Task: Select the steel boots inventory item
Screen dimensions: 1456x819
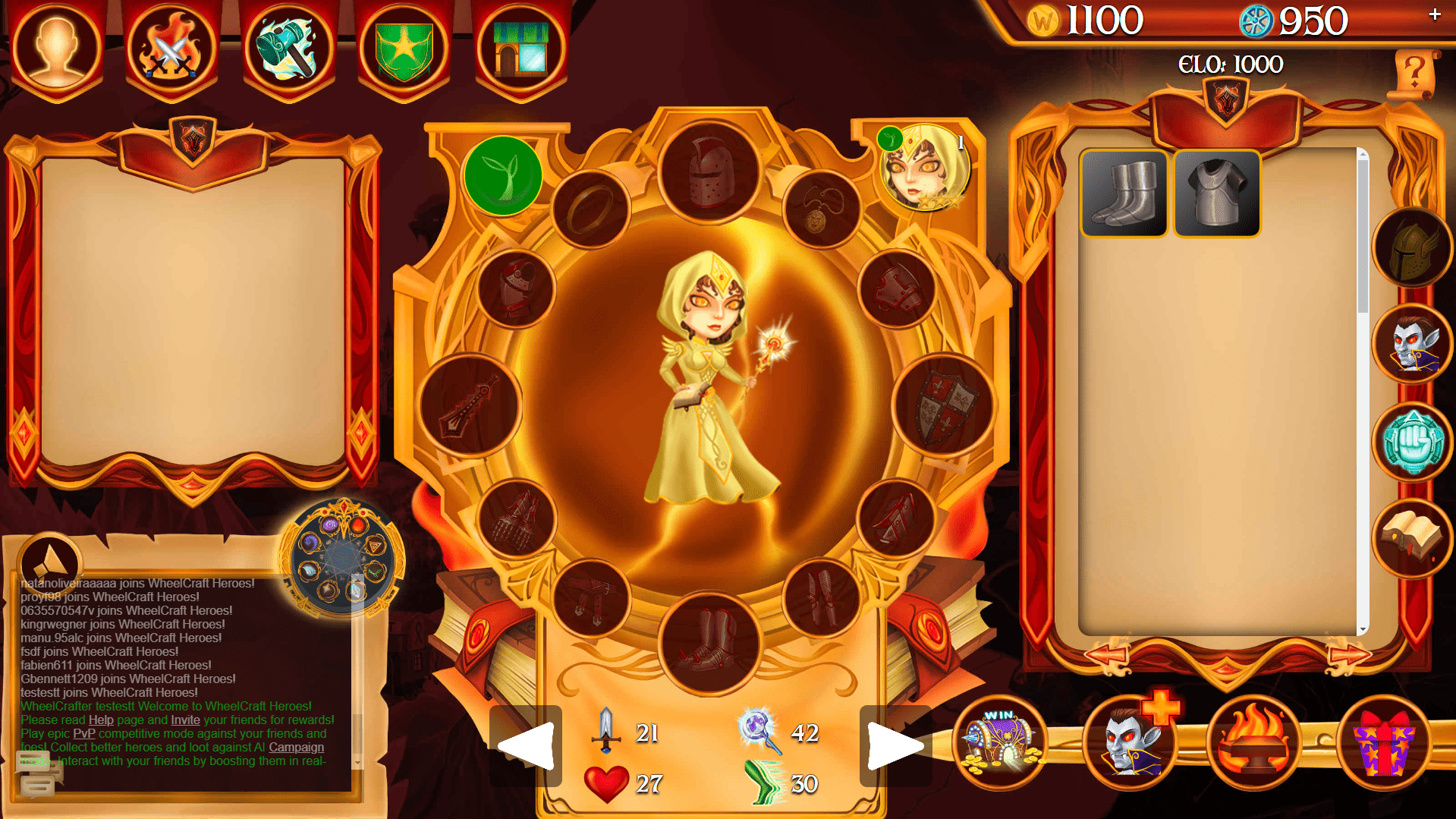Action: (1124, 194)
